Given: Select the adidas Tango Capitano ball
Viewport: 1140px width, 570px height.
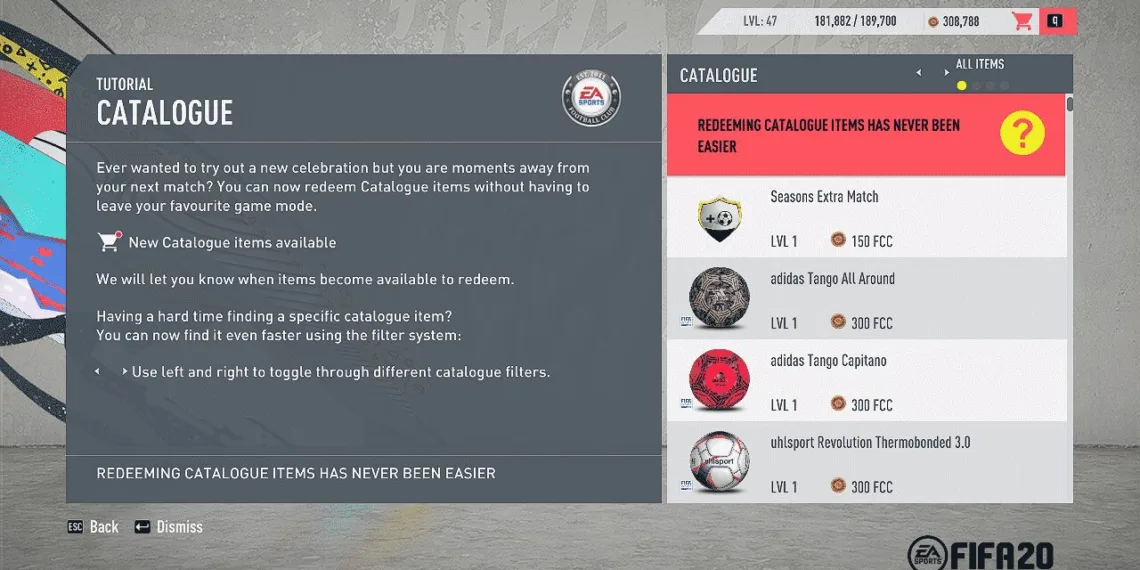Looking at the screenshot, I should click(865, 381).
